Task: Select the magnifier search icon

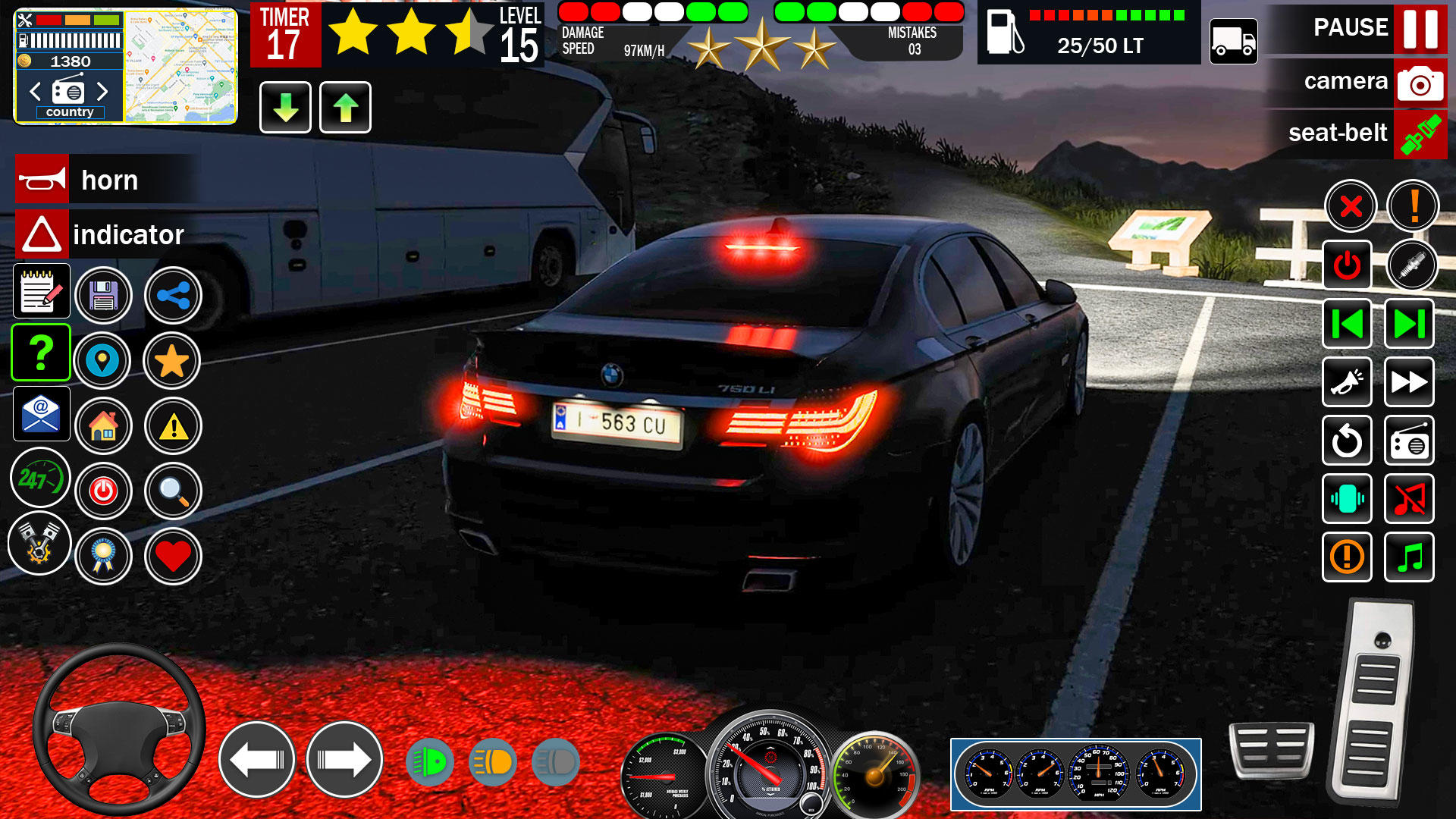Action: (x=172, y=491)
